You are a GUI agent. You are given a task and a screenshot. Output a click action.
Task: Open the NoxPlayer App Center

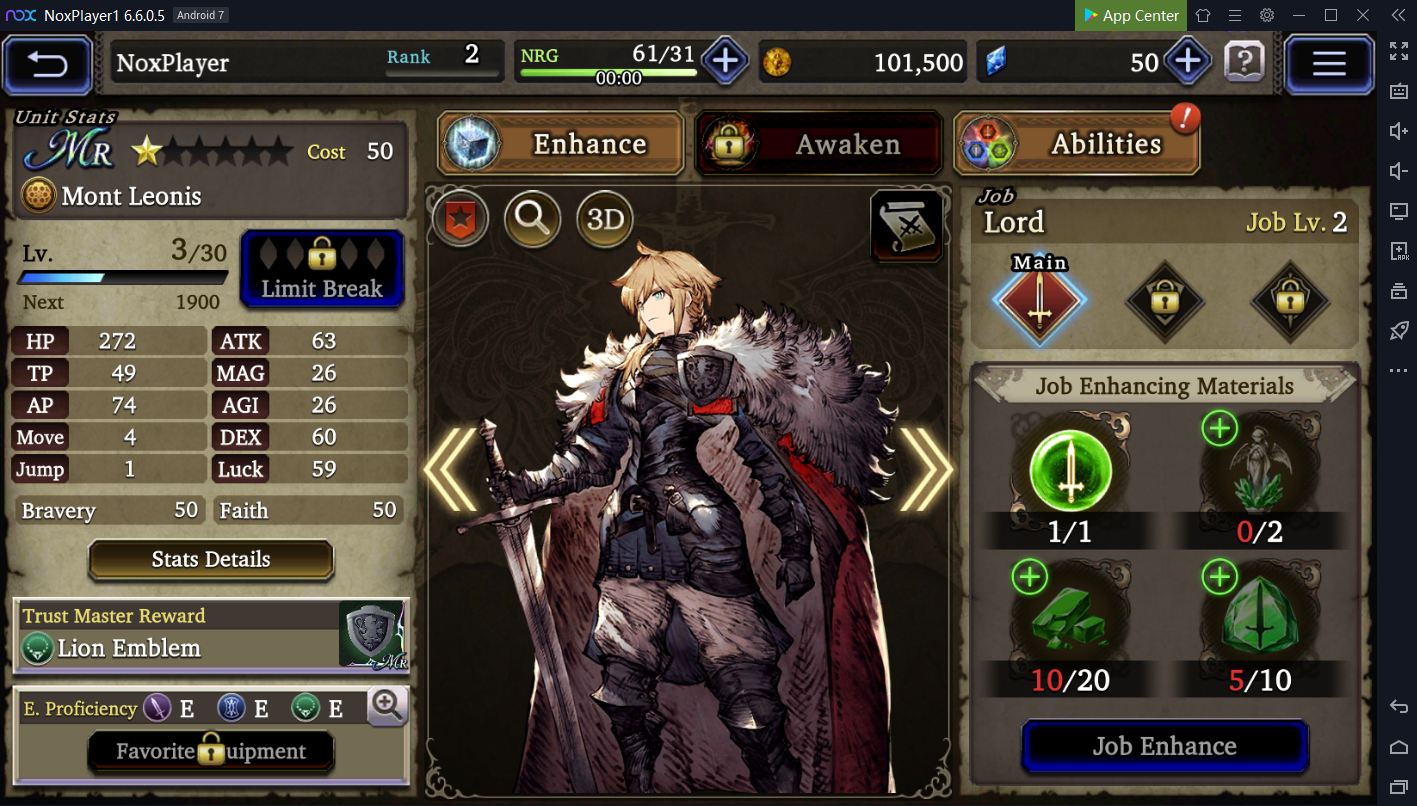coord(1131,15)
